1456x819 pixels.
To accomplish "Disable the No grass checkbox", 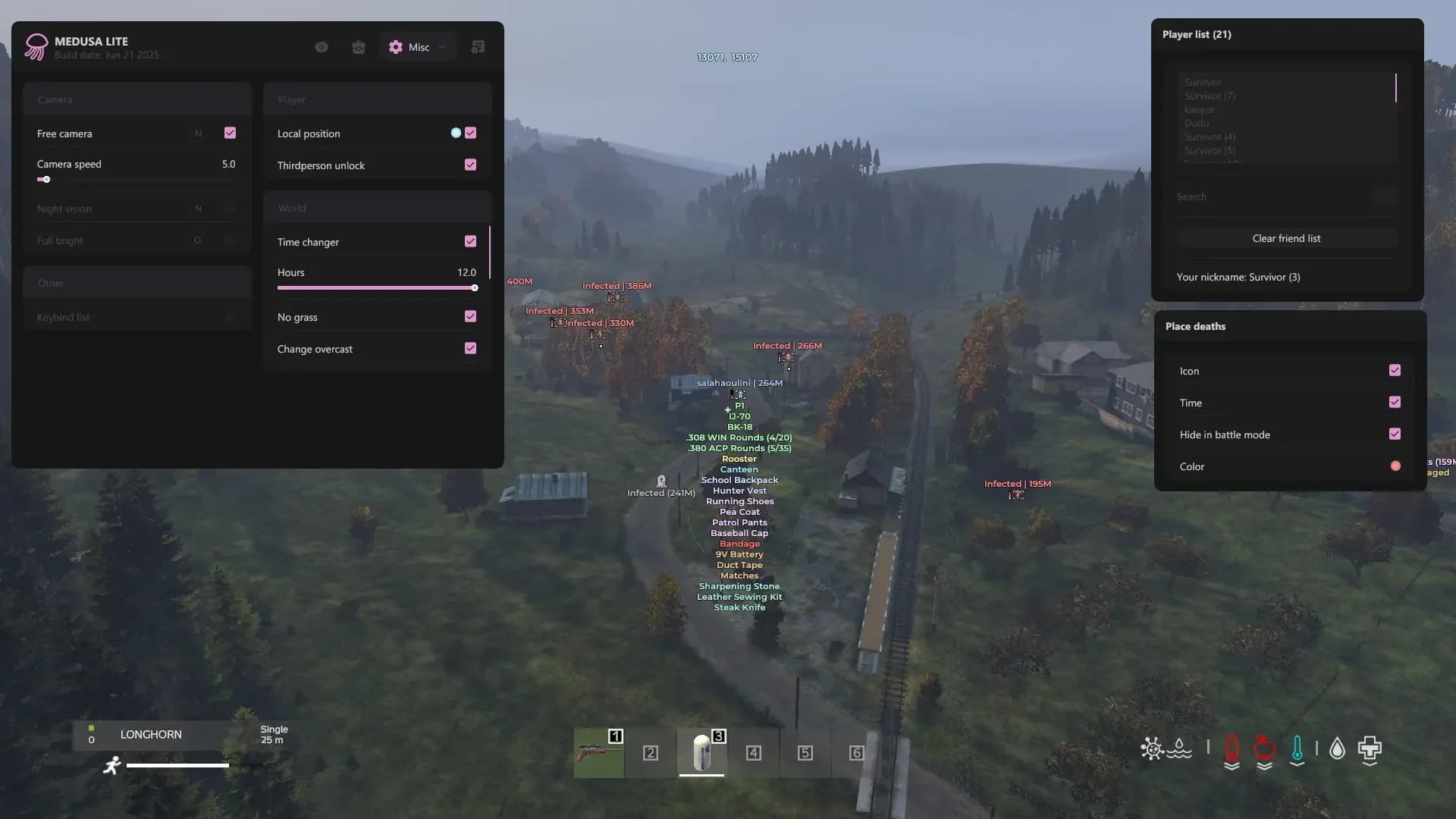I will pyautogui.click(x=470, y=316).
